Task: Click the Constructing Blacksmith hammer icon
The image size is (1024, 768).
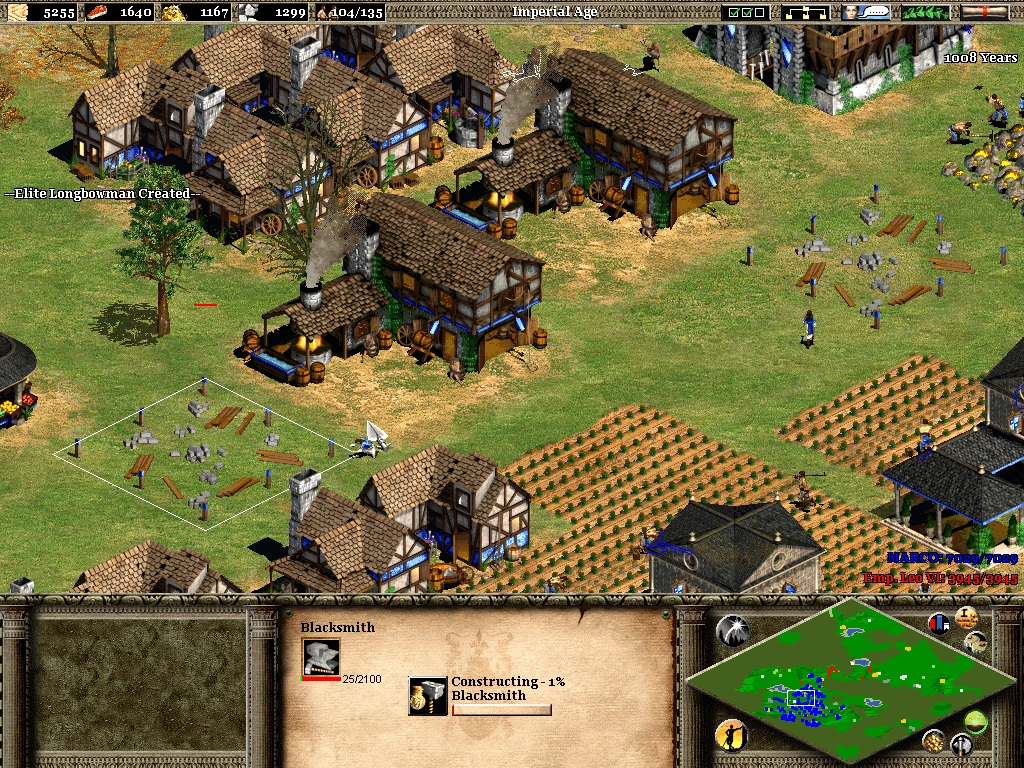Action: tap(428, 695)
